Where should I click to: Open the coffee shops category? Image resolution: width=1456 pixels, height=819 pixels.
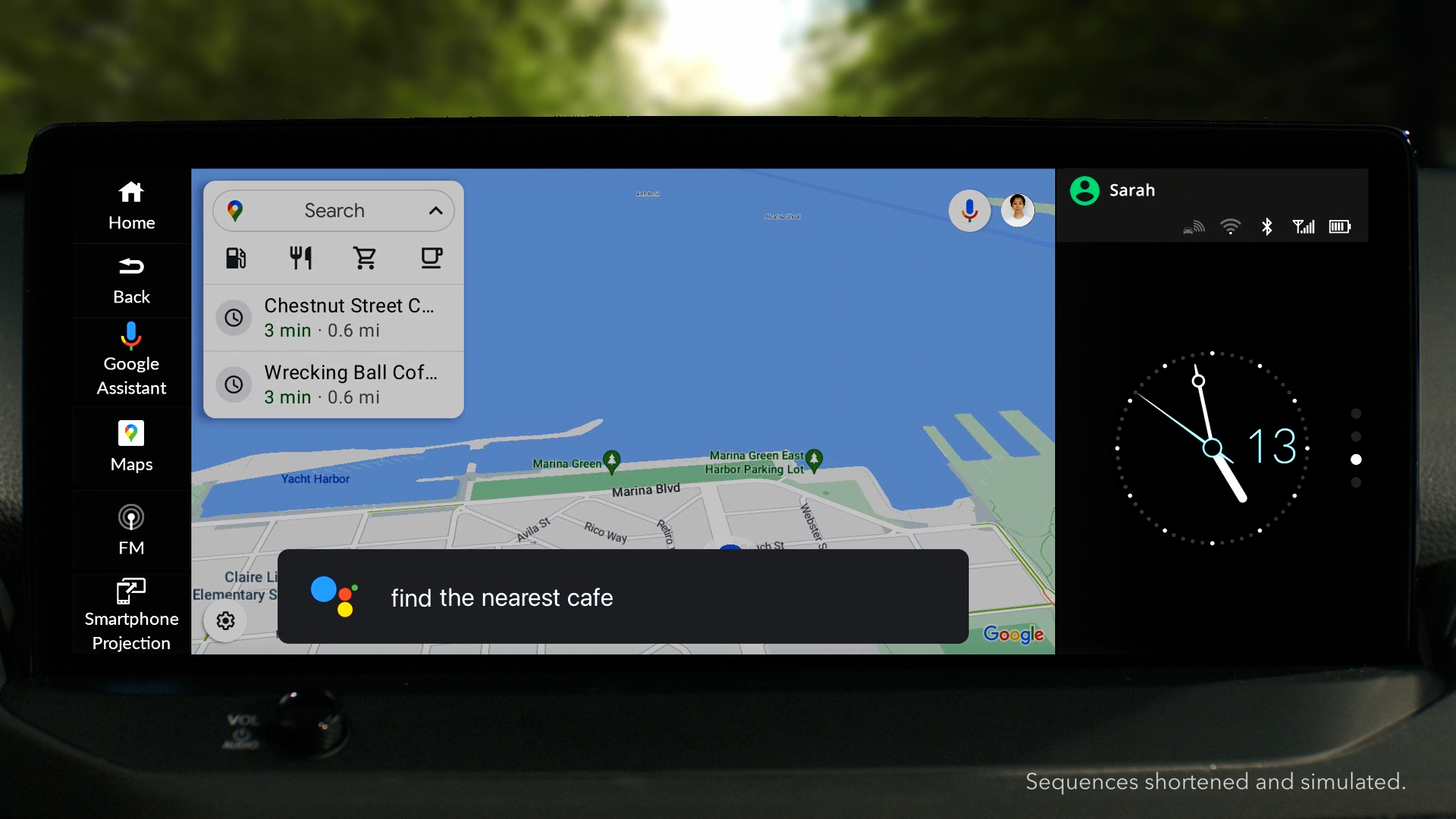431,258
